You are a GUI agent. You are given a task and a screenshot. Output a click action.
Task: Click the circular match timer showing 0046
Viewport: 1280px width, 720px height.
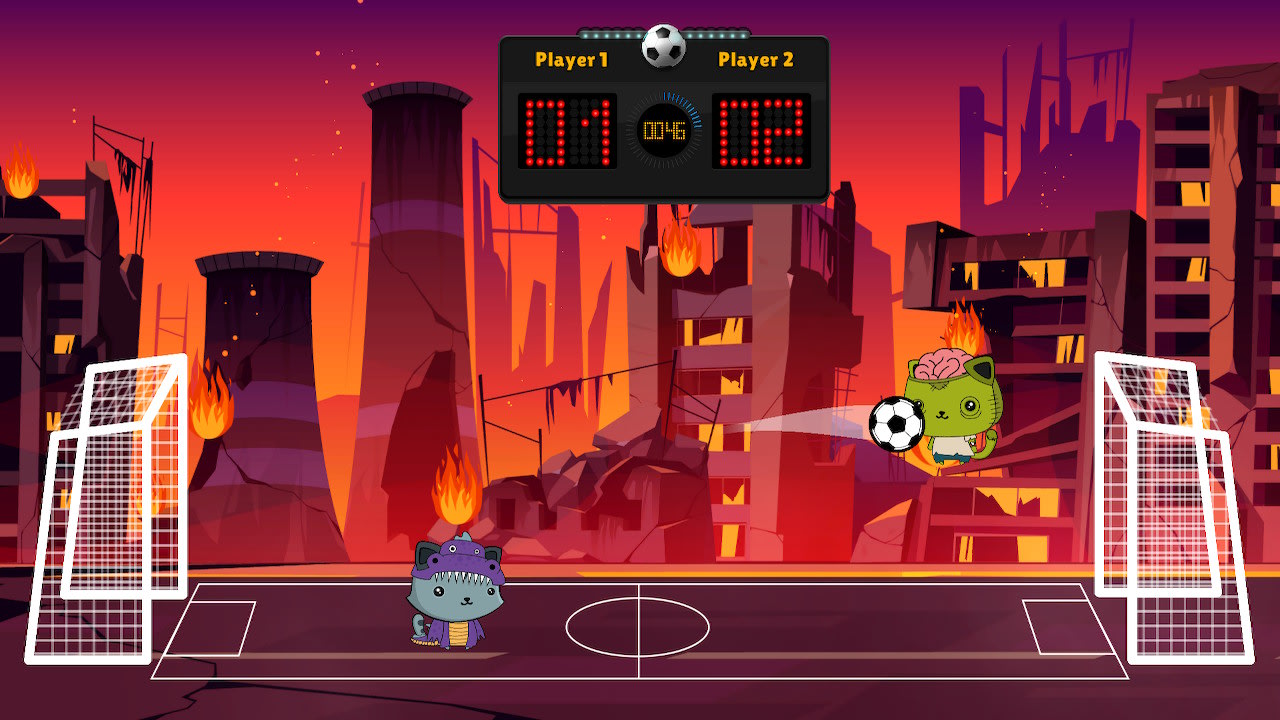(x=663, y=130)
